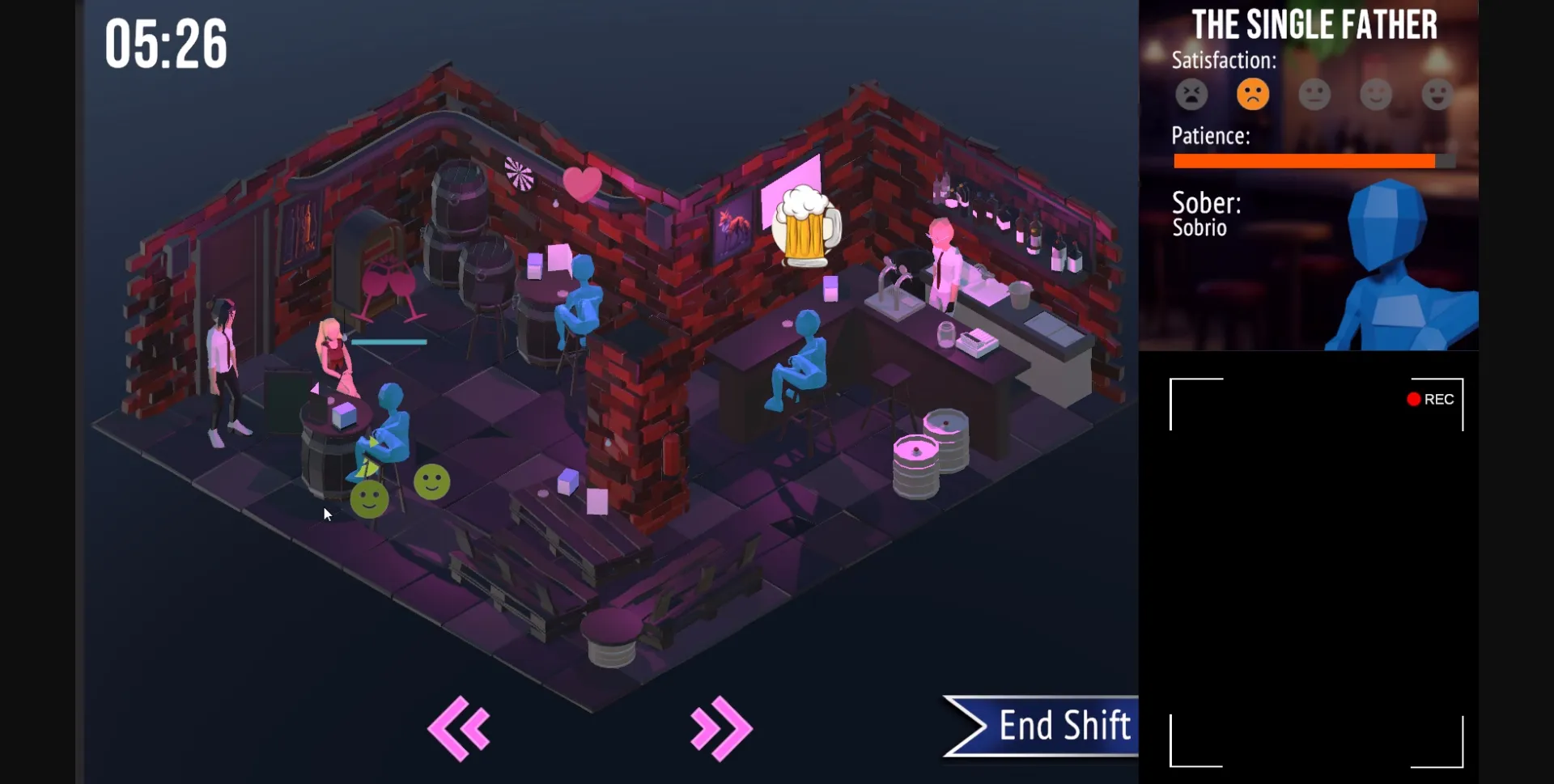Select the neutral satisfaction face icon
Screen dimensions: 1554x784
(1314, 94)
